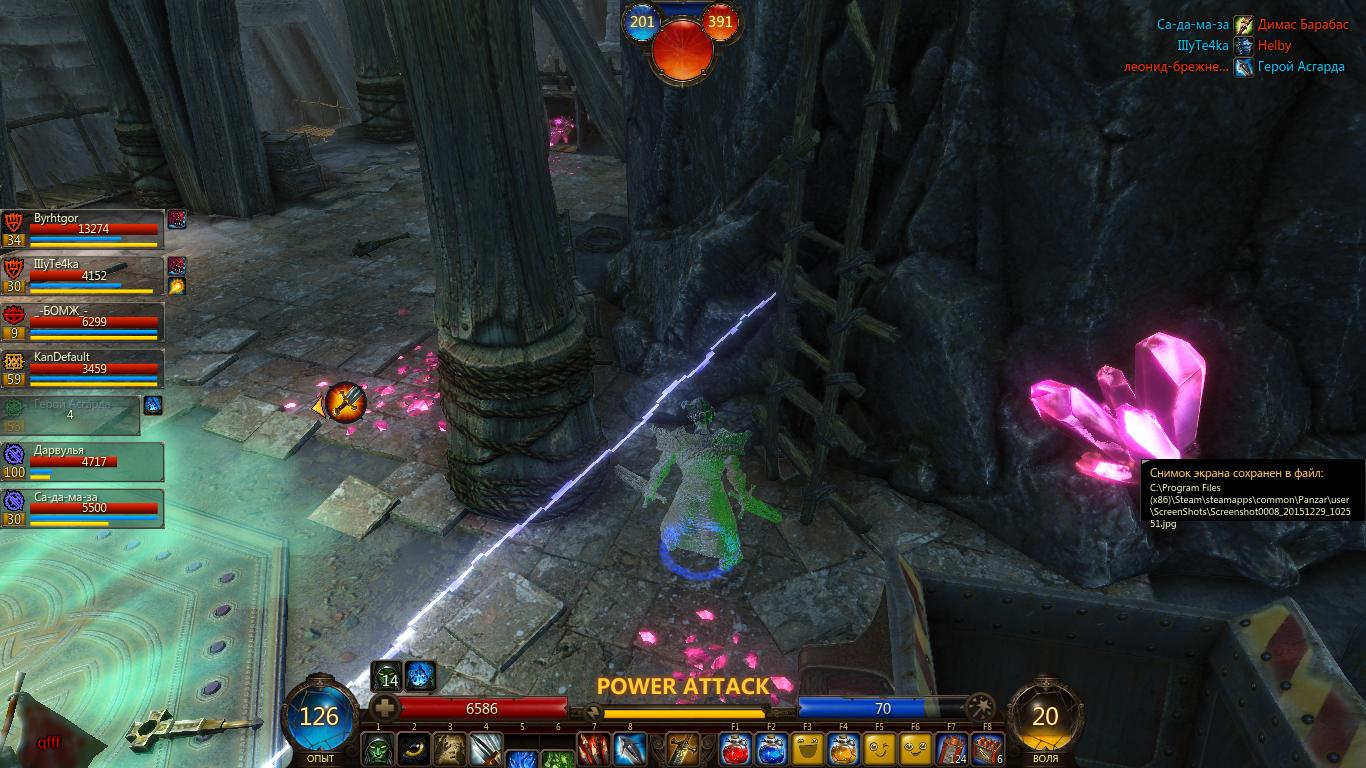Select the sword weapon slot
Image resolution: width=1366 pixels, height=768 pixels.
pyautogui.click(x=683, y=750)
